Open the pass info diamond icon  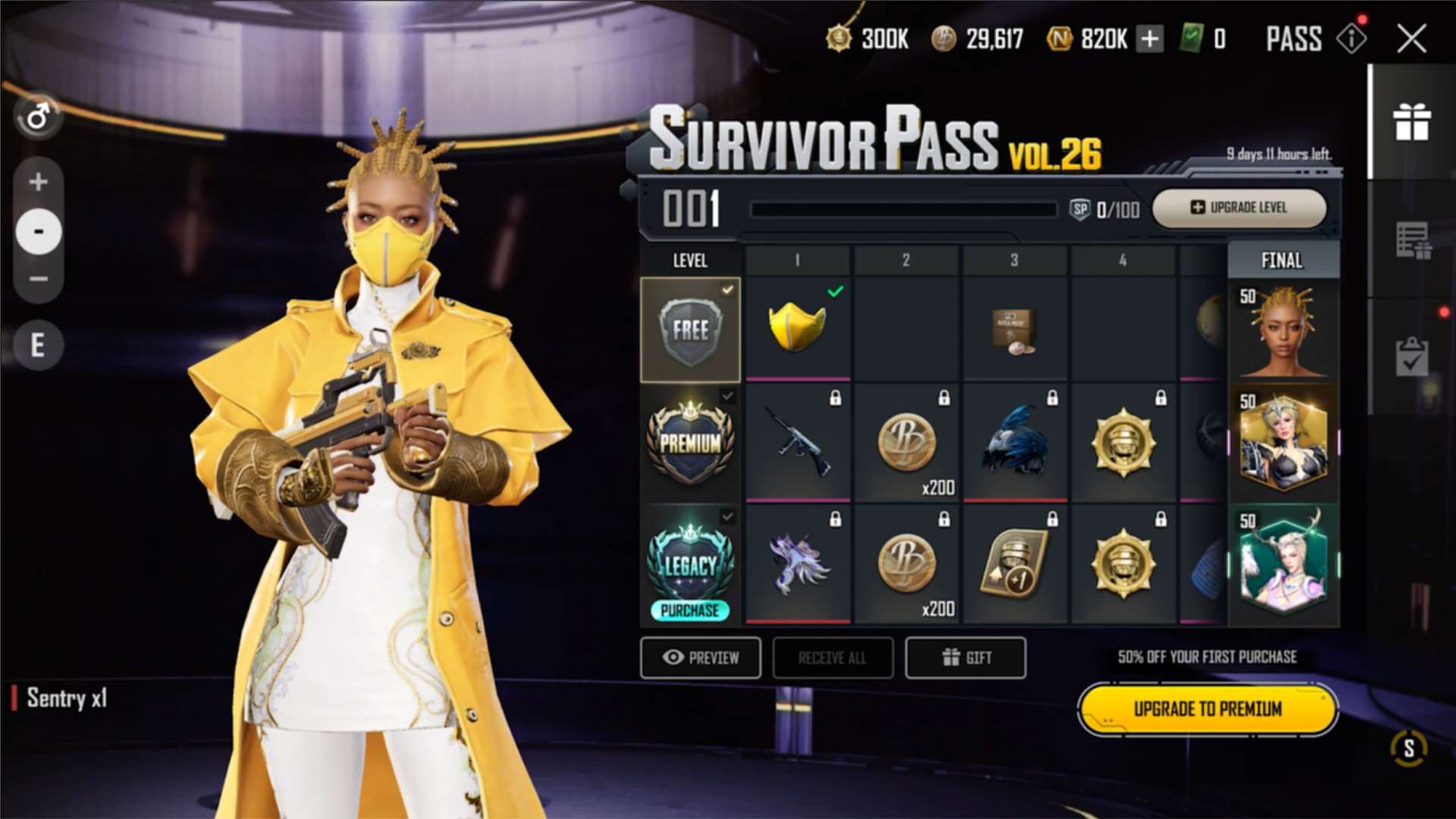pyautogui.click(x=1351, y=39)
